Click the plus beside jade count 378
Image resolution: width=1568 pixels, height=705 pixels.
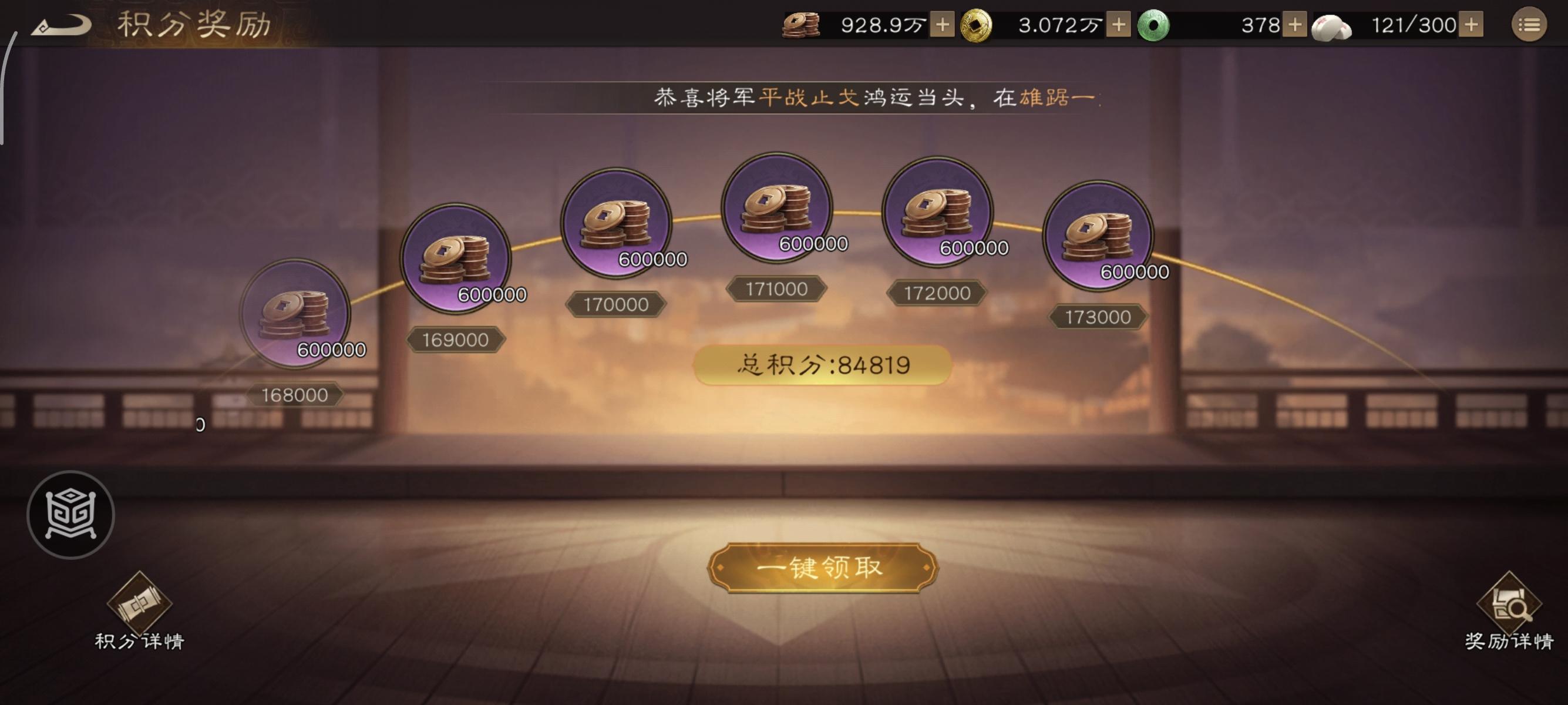[1294, 26]
